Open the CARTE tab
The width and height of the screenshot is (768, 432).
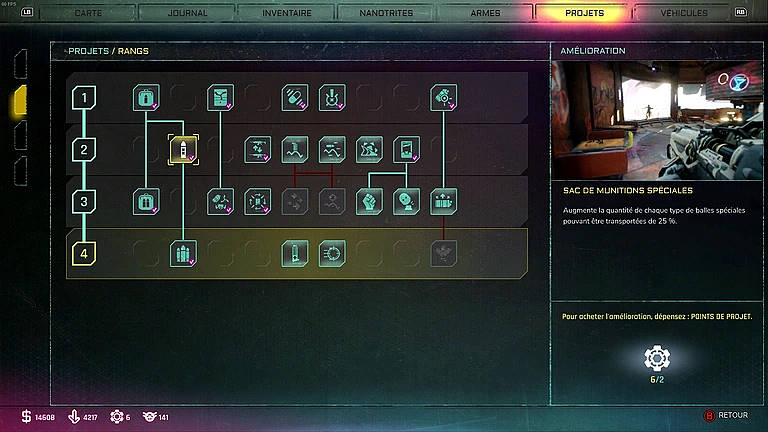coord(88,13)
